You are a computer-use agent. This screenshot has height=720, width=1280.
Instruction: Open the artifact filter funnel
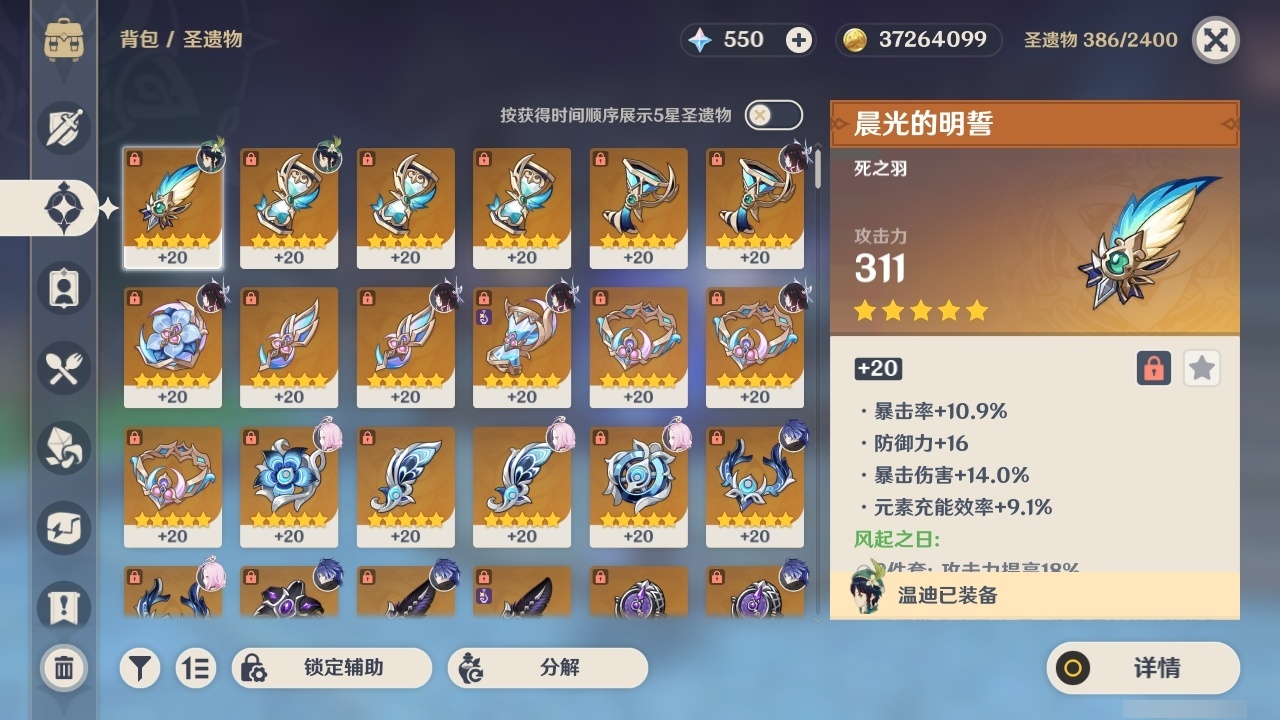(x=139, y=668)
